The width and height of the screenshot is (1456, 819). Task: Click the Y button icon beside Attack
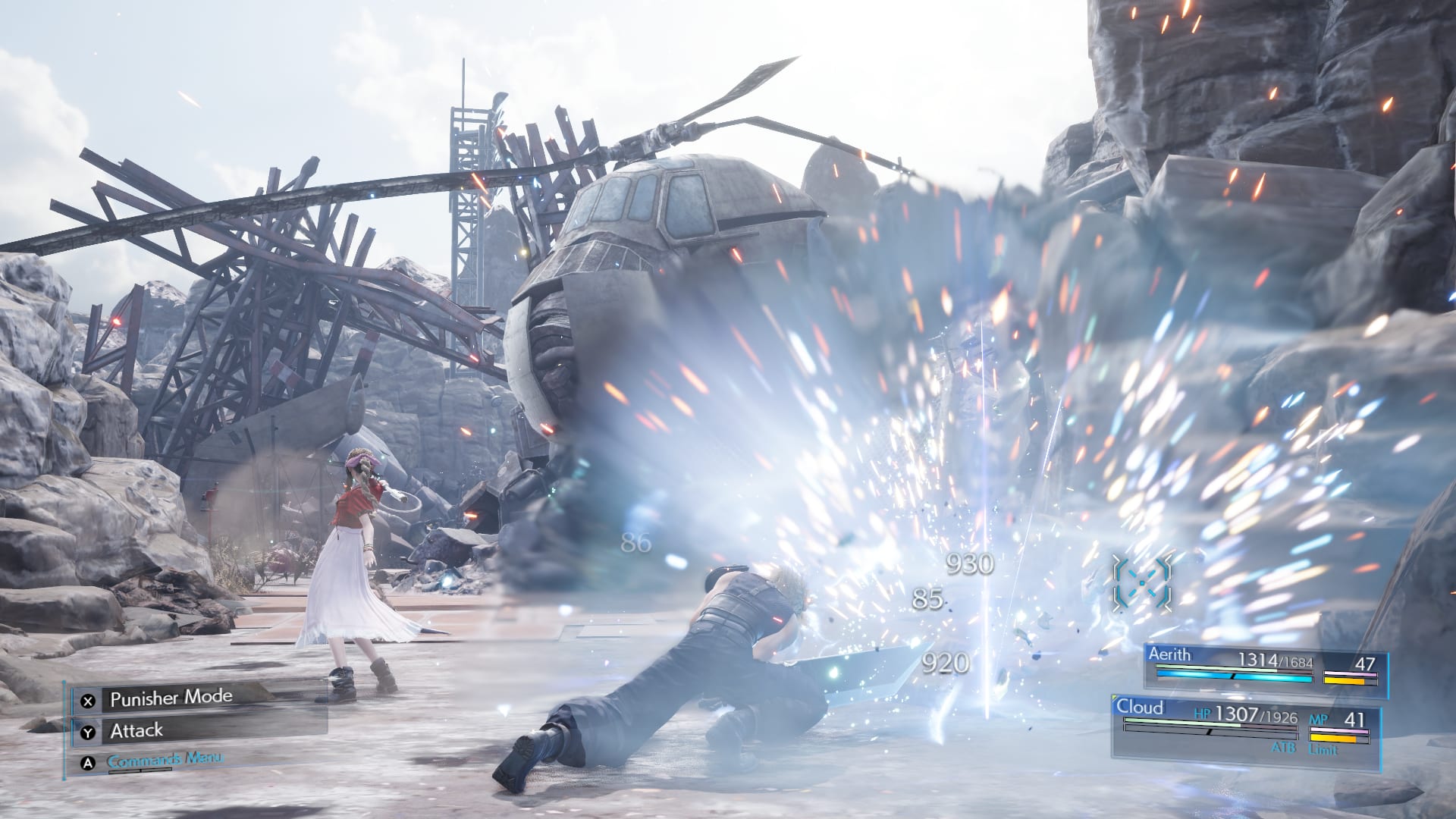(x=87, y=733)
